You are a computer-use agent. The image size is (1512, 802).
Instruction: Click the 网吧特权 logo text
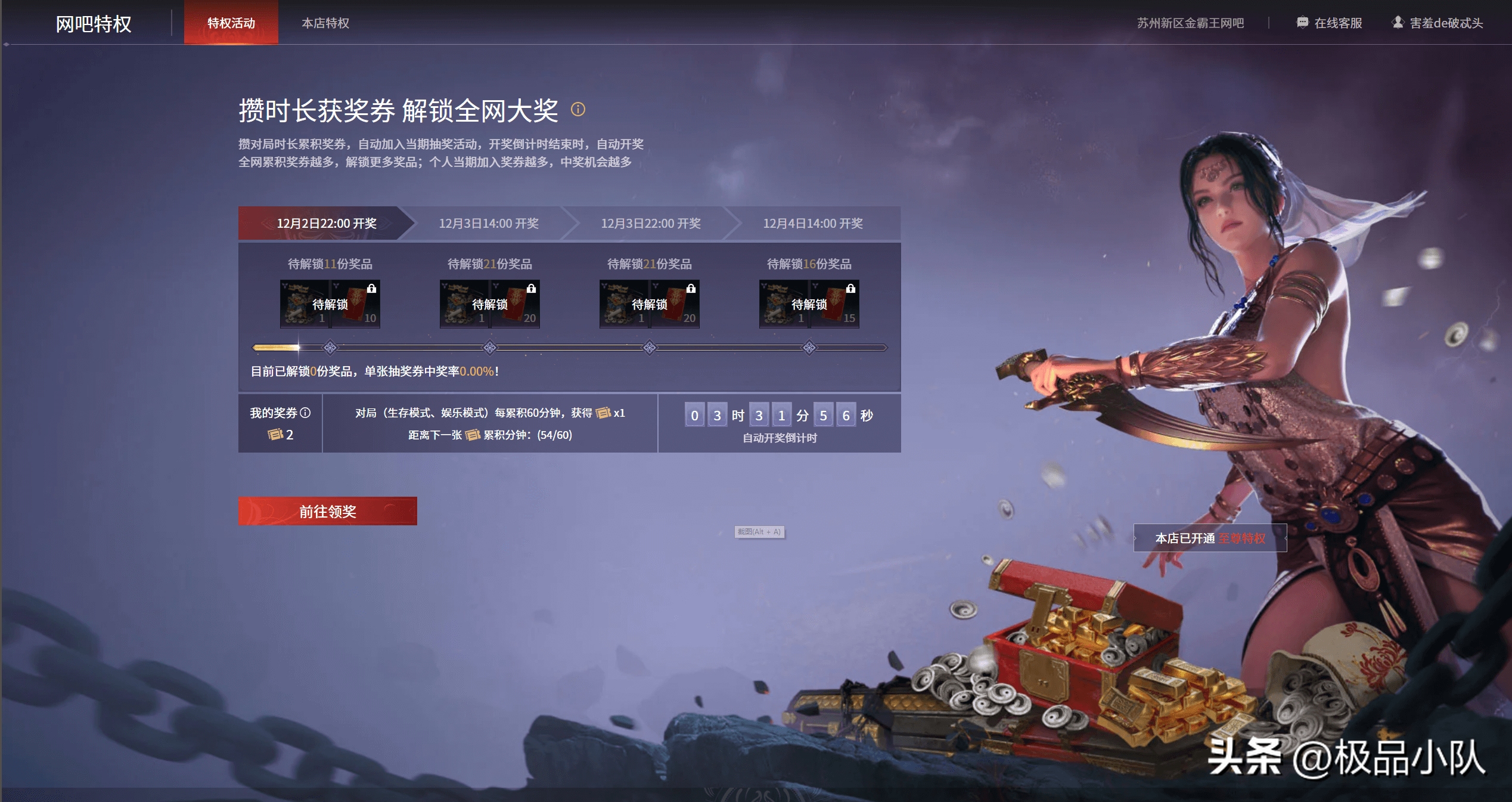(93, 24)
